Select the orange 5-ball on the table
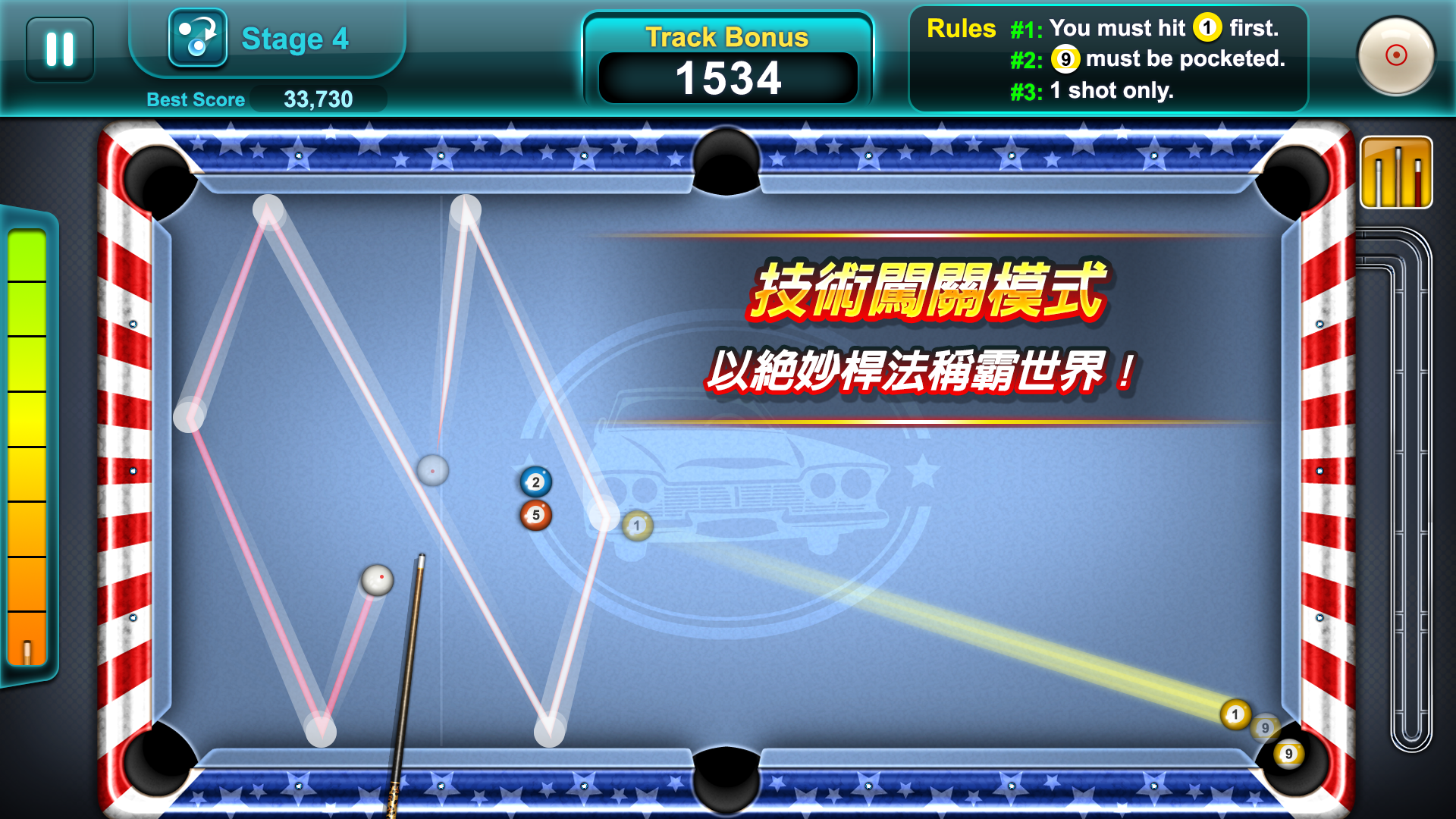Image resolution: width=1456 pixels, height=819 pixels. [x=536, y=514]
